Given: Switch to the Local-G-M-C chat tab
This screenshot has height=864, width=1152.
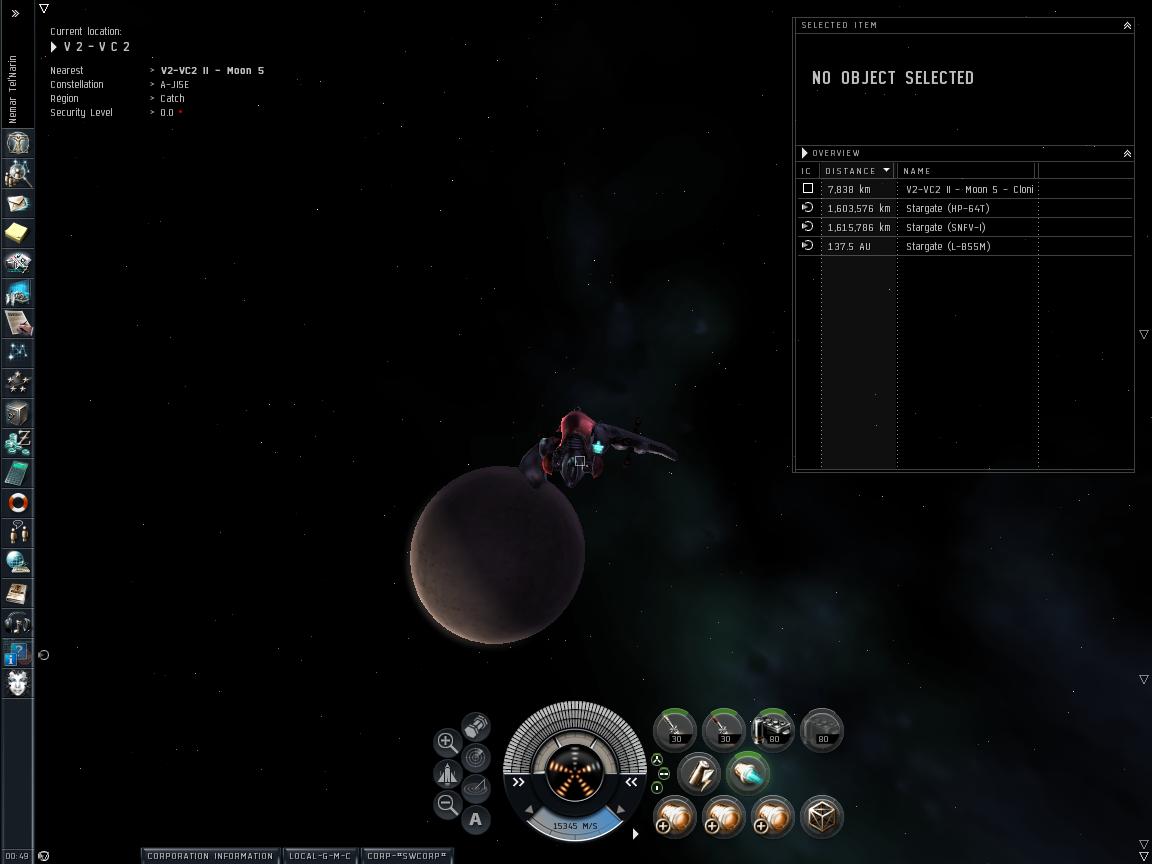Looking at the screenshot, I should coord(320,856).
